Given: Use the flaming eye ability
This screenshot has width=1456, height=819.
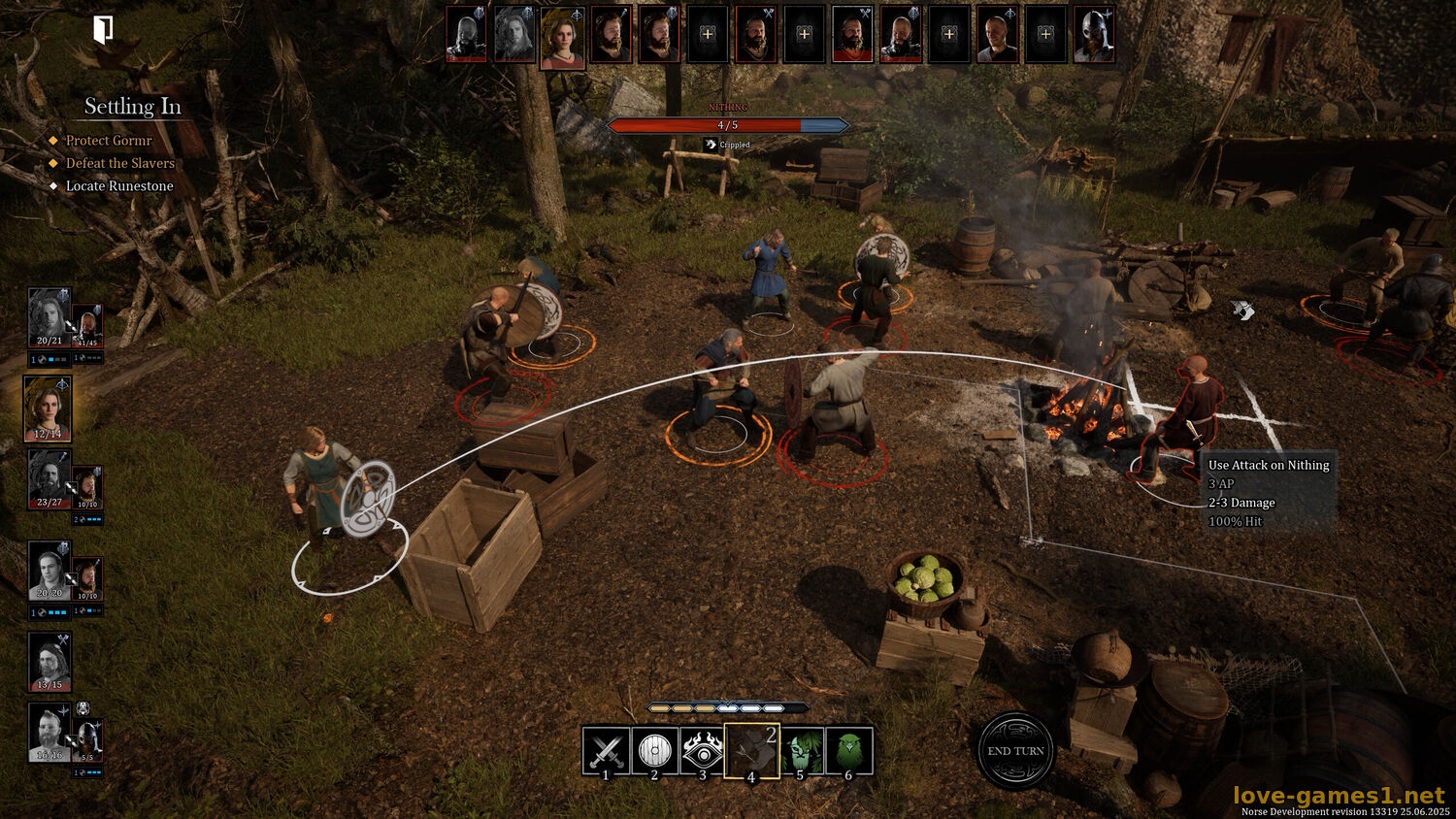Looking at the screenshot, I should (x=703, y=750).
